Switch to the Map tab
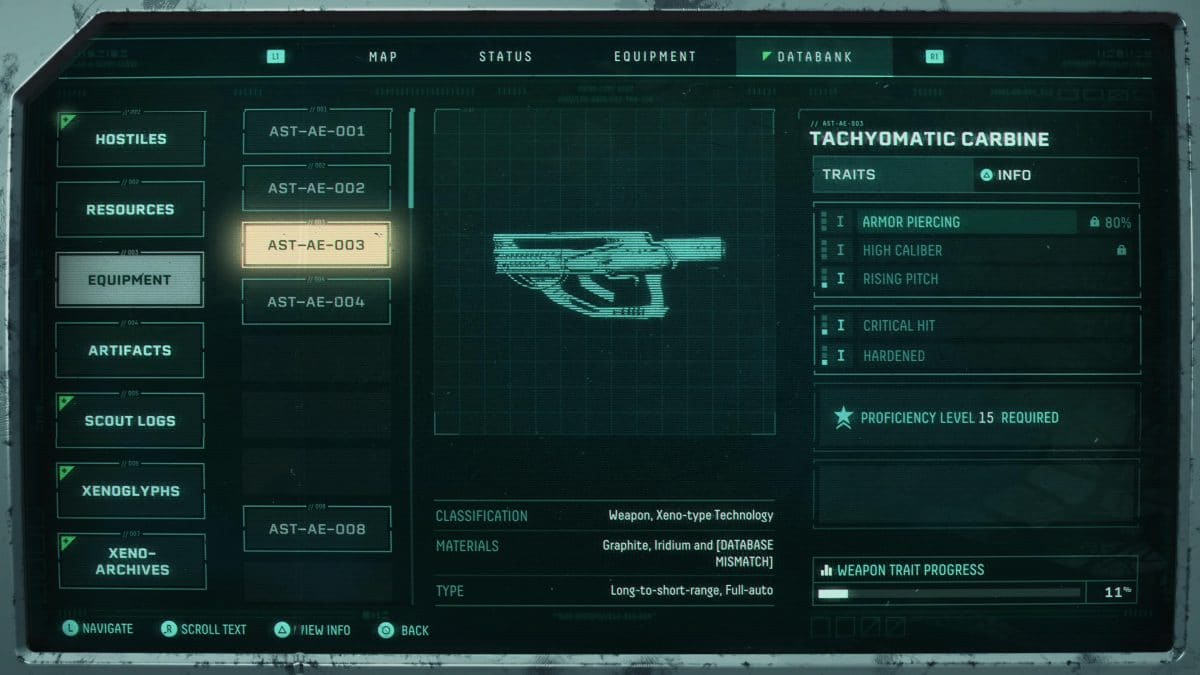This screenshot has width=1200, height=675. pyautogui.click(x=383, y=57)
